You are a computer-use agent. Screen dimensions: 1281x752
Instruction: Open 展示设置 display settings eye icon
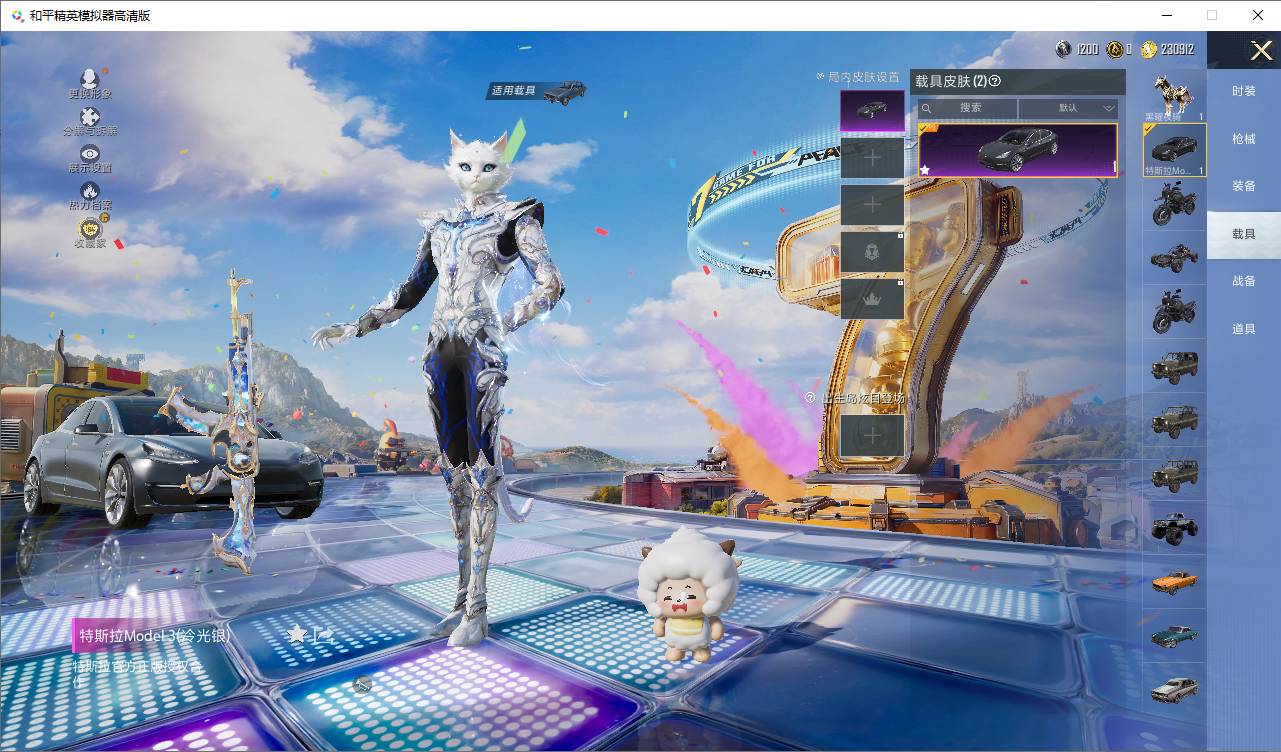pyautogui.click(x=90, y=158)
